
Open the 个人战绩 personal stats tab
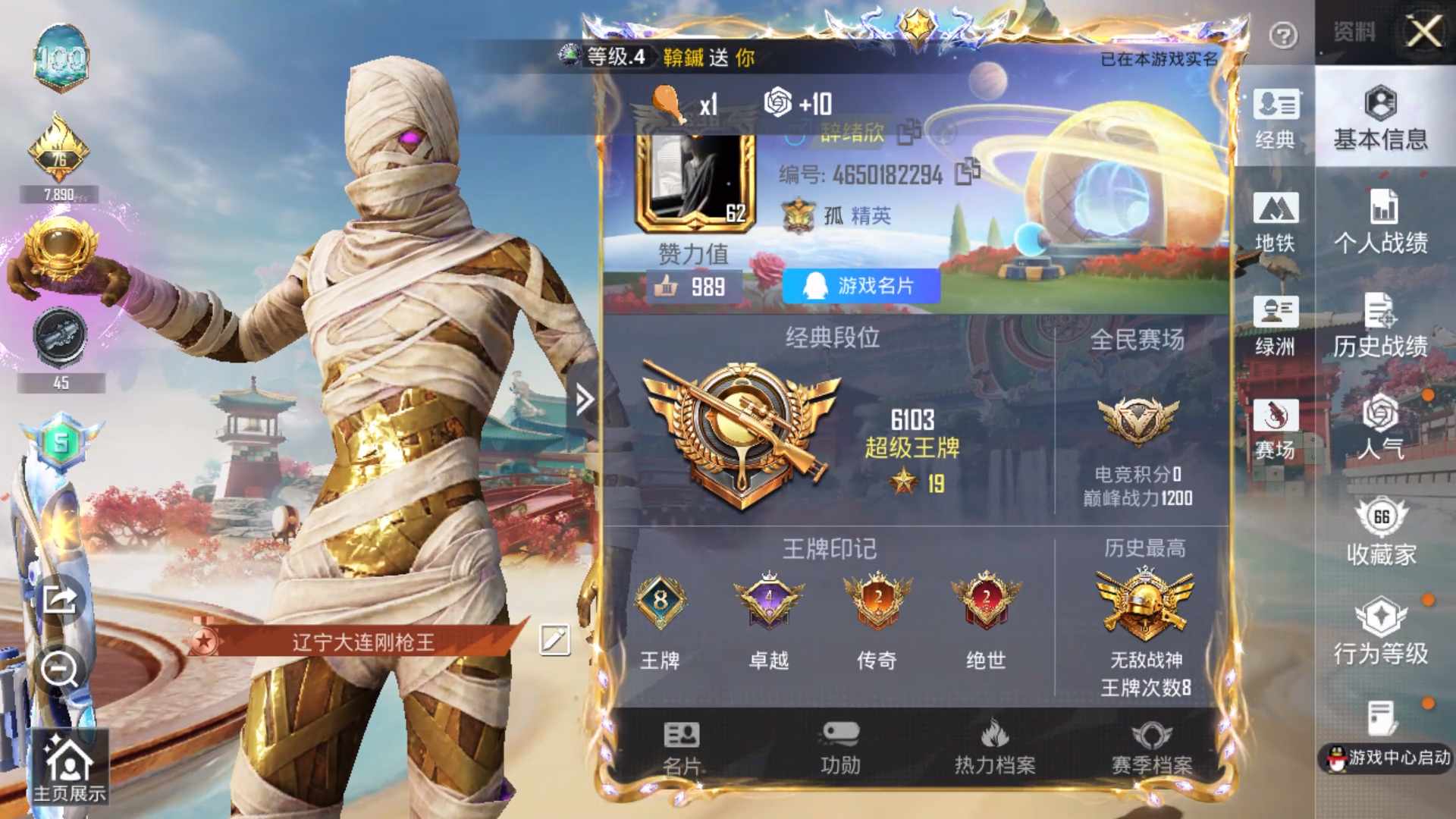pyautogui.click(x=1382, y=224)
